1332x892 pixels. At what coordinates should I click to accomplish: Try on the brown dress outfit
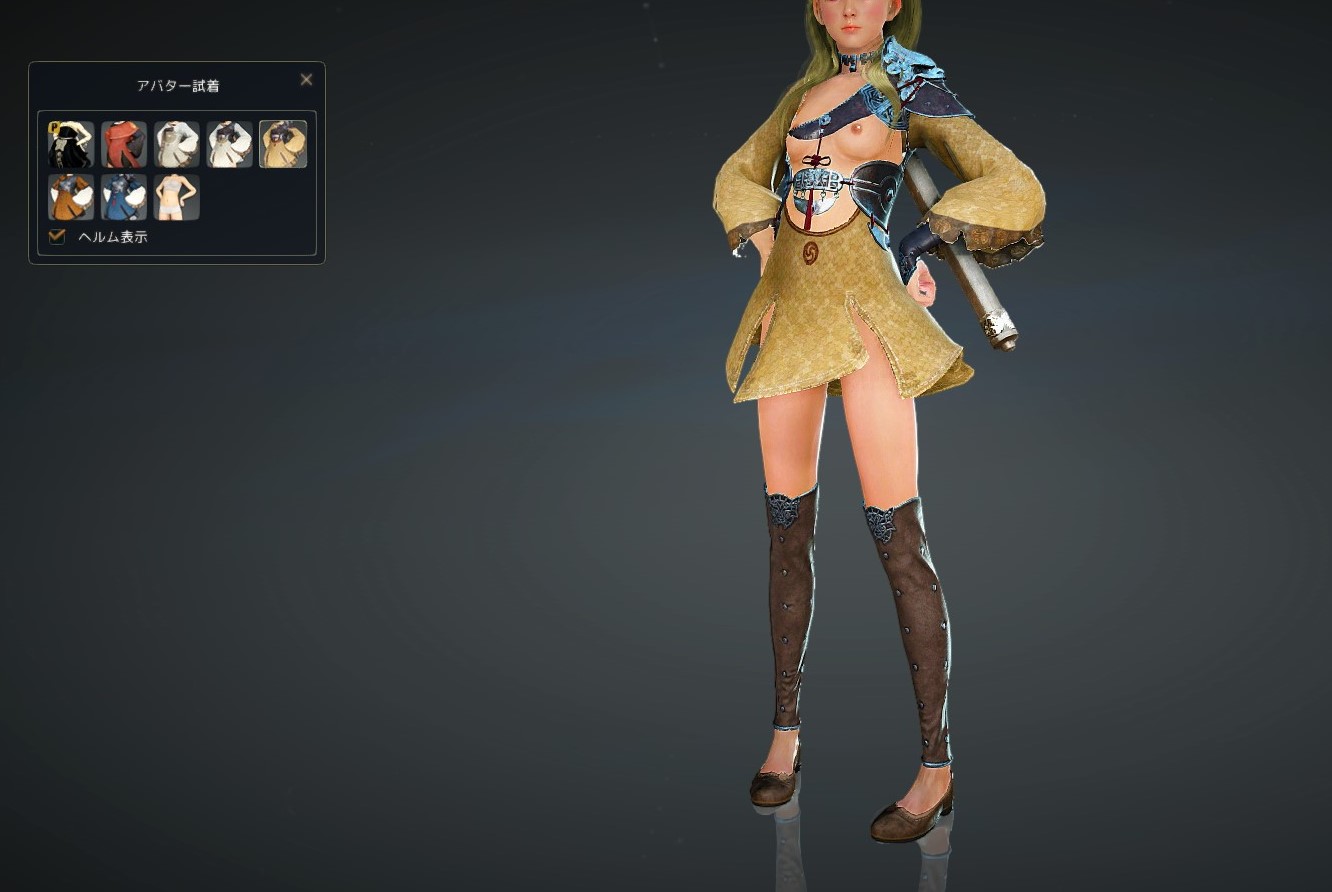pos(70,196)
